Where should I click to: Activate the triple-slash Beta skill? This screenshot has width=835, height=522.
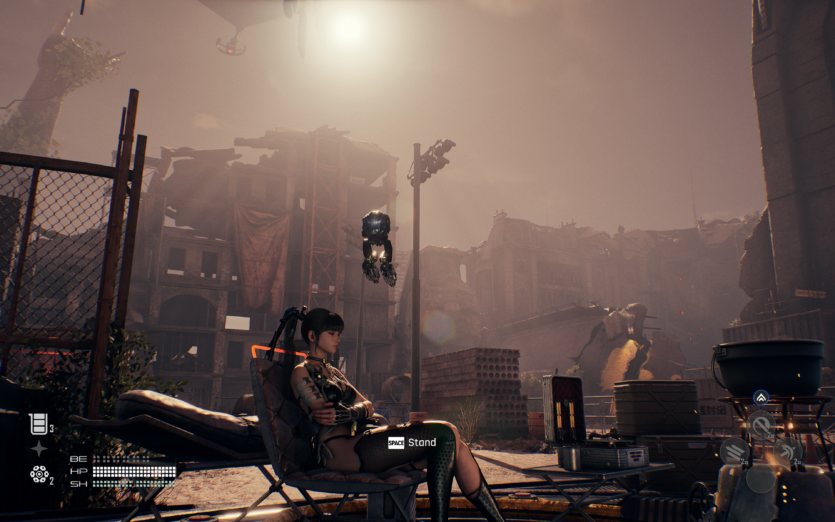tap(734, 451)
